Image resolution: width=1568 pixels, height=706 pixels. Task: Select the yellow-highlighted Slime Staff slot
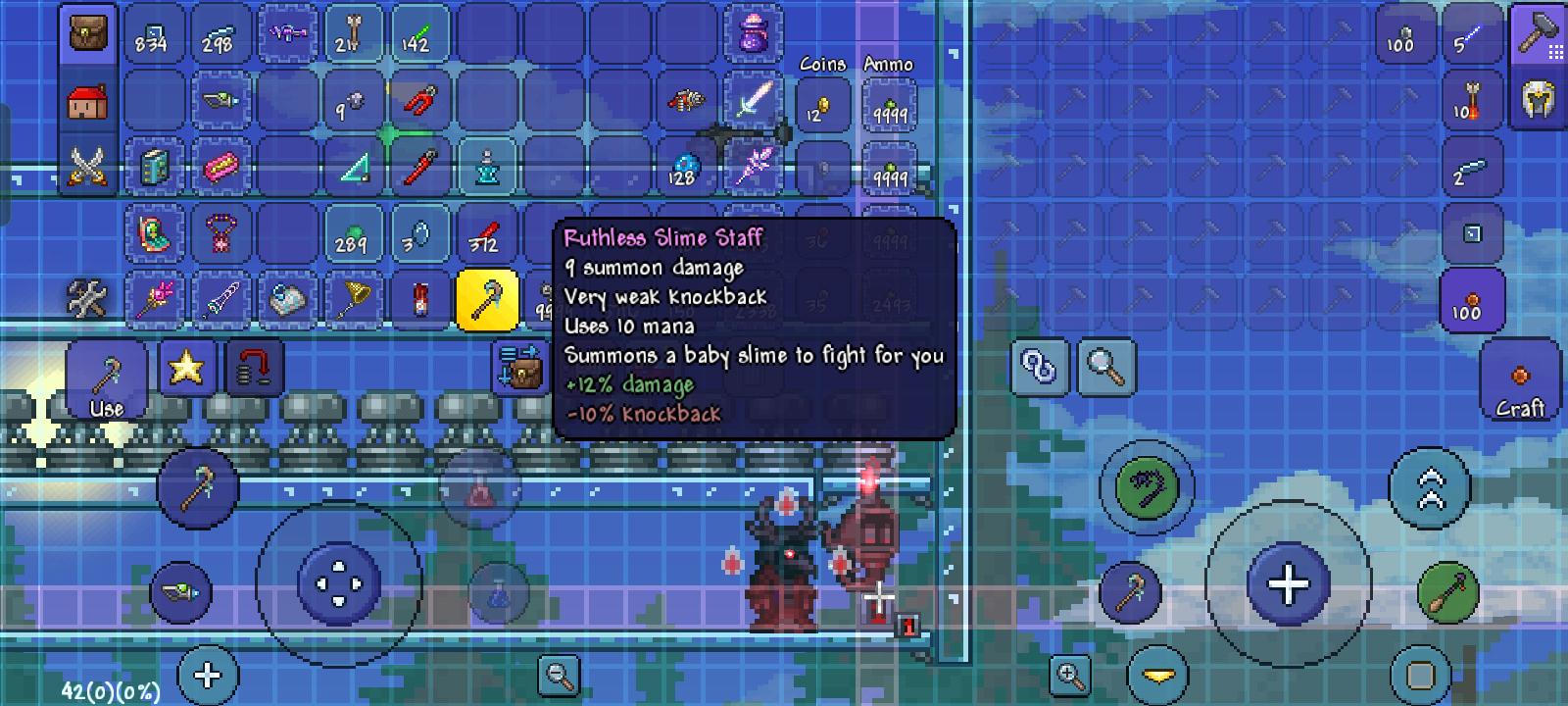pyautogui.click(x=487, y=298)
